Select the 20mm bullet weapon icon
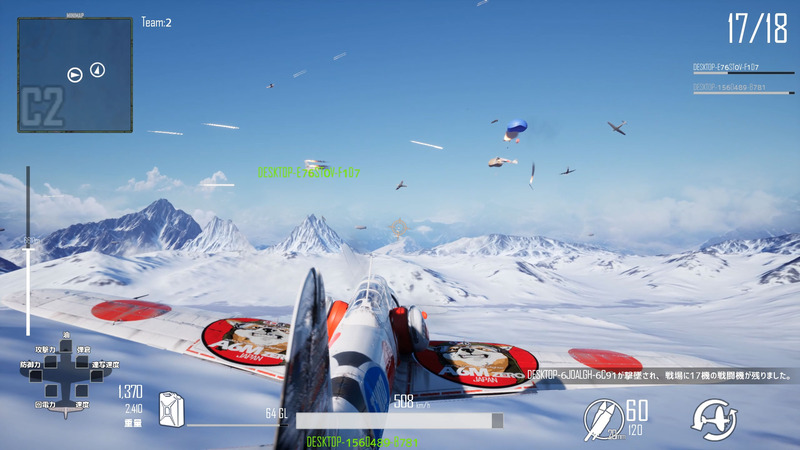The height and width of the screenshot is (450, 800). click(x=603, y=418)
